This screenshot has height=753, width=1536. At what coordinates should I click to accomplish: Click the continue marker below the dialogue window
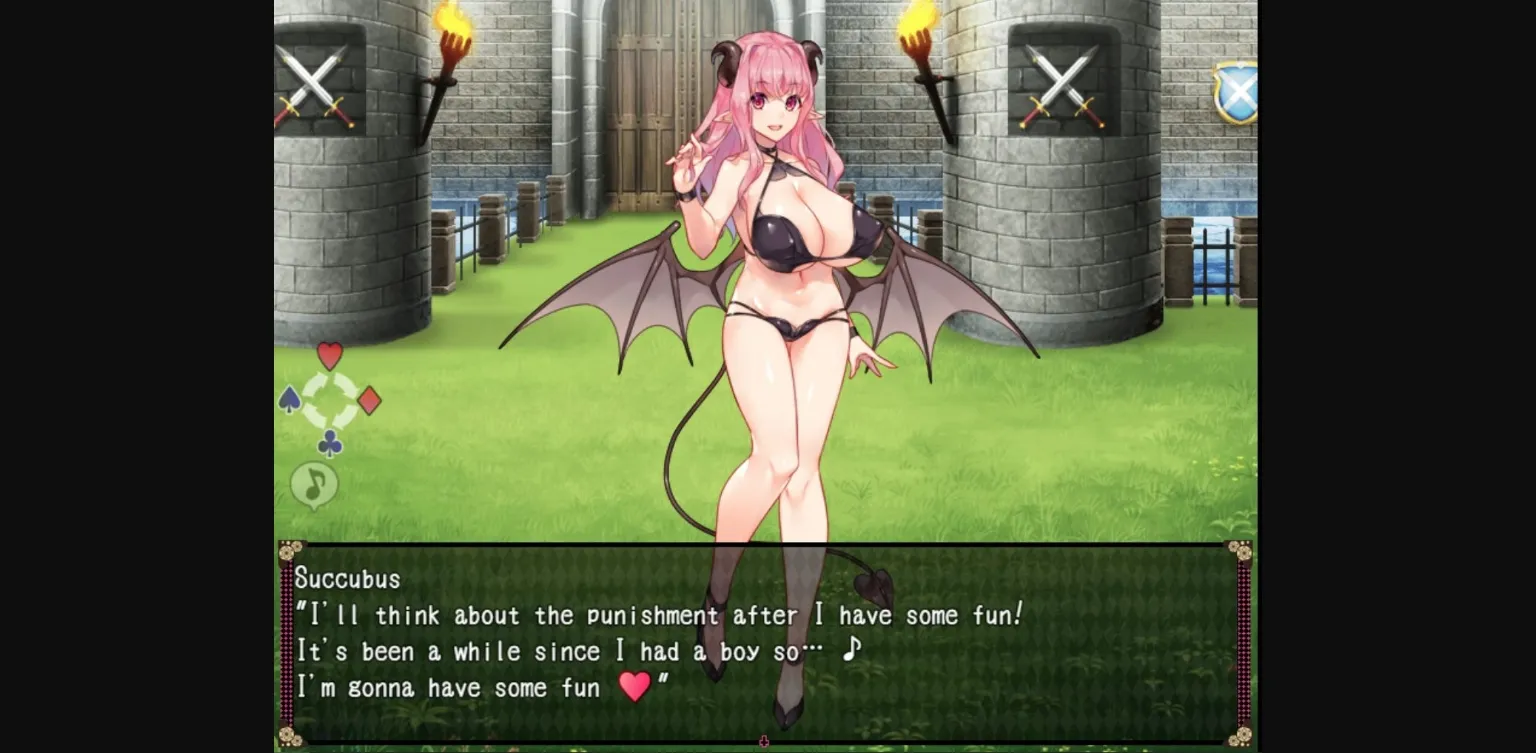[x=765, y=740]
